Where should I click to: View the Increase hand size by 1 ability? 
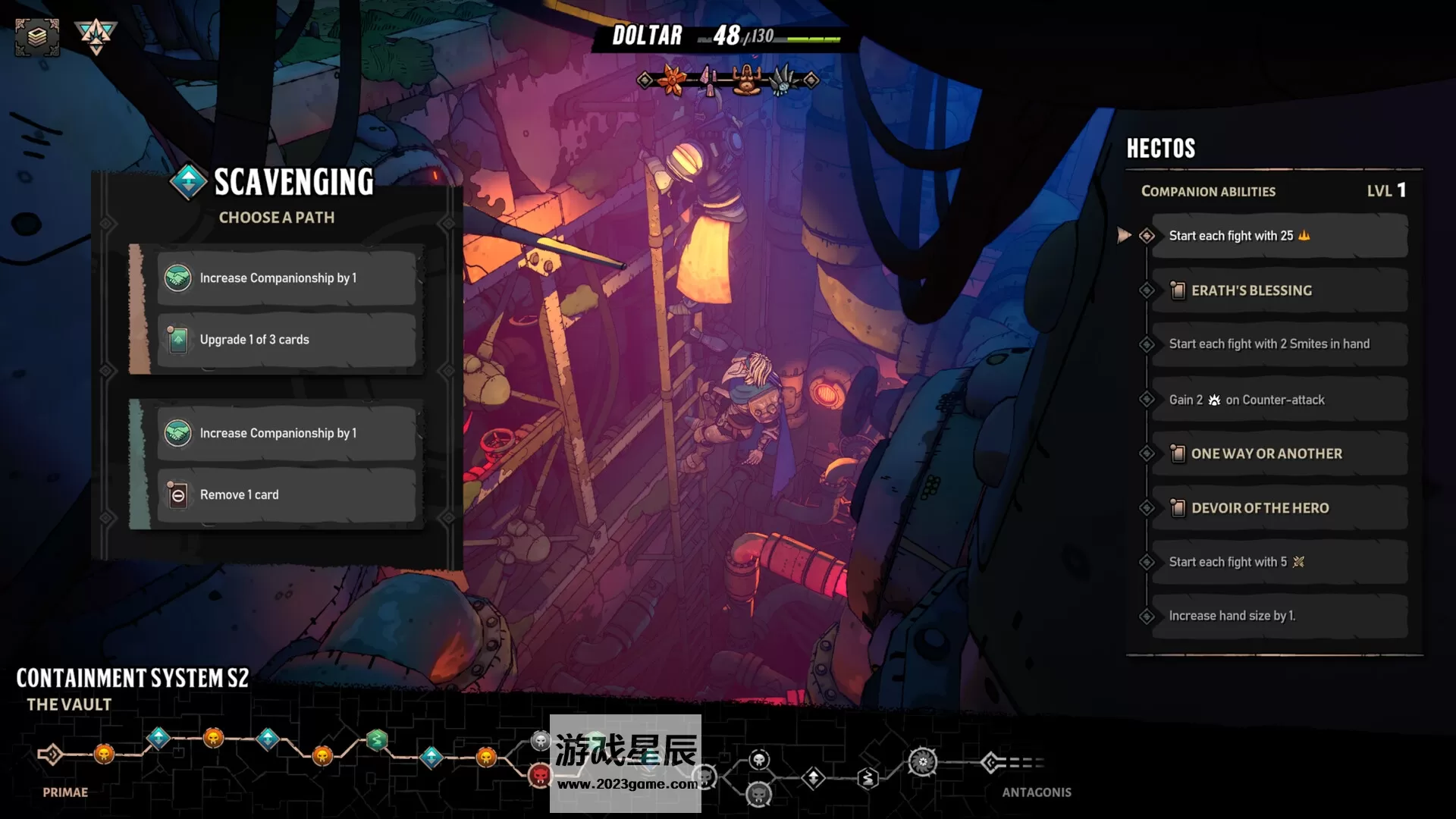[1279, 616]
